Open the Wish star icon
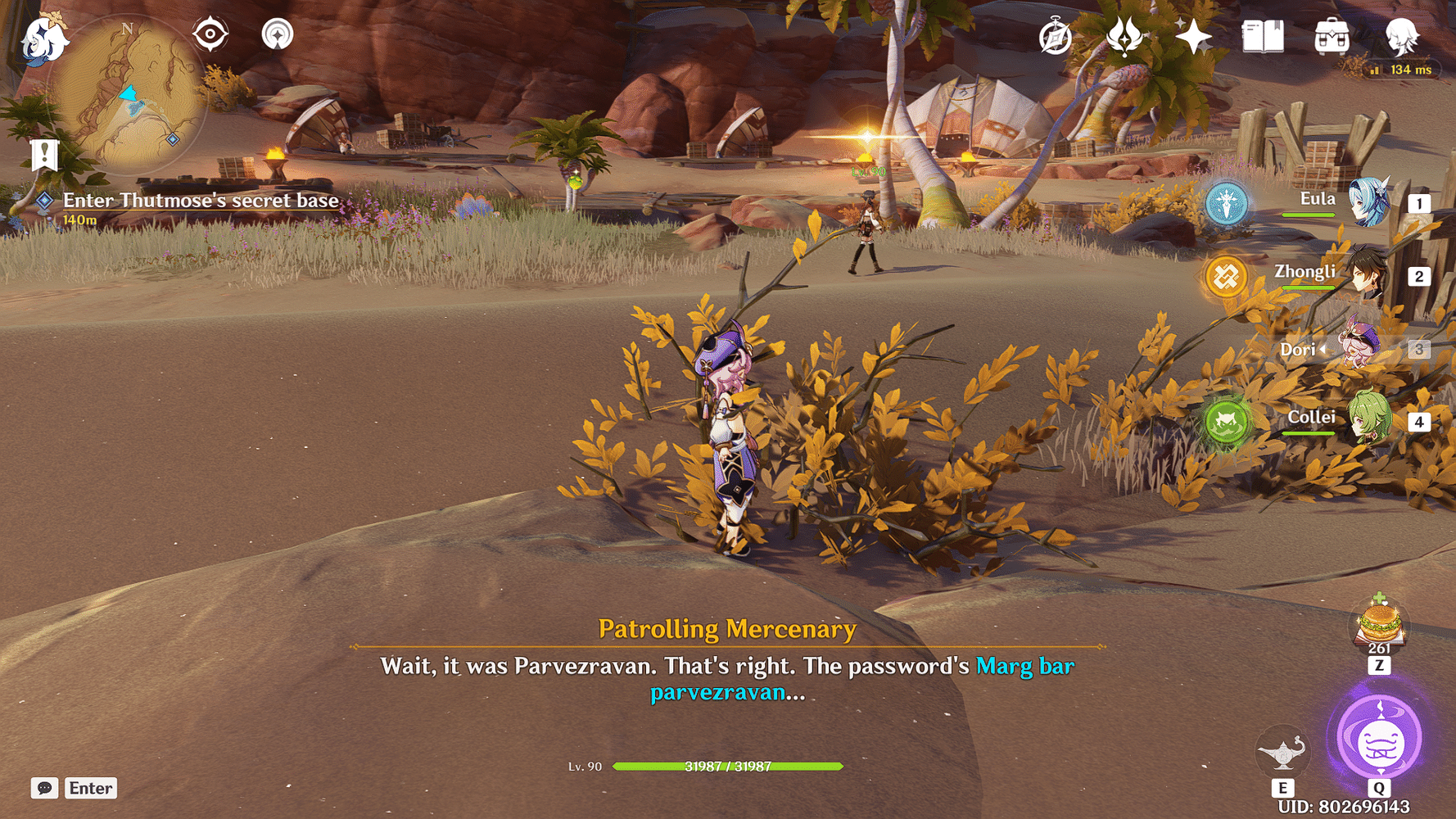The width and height of the screenshot is (1456, 819). point(1193,37)
